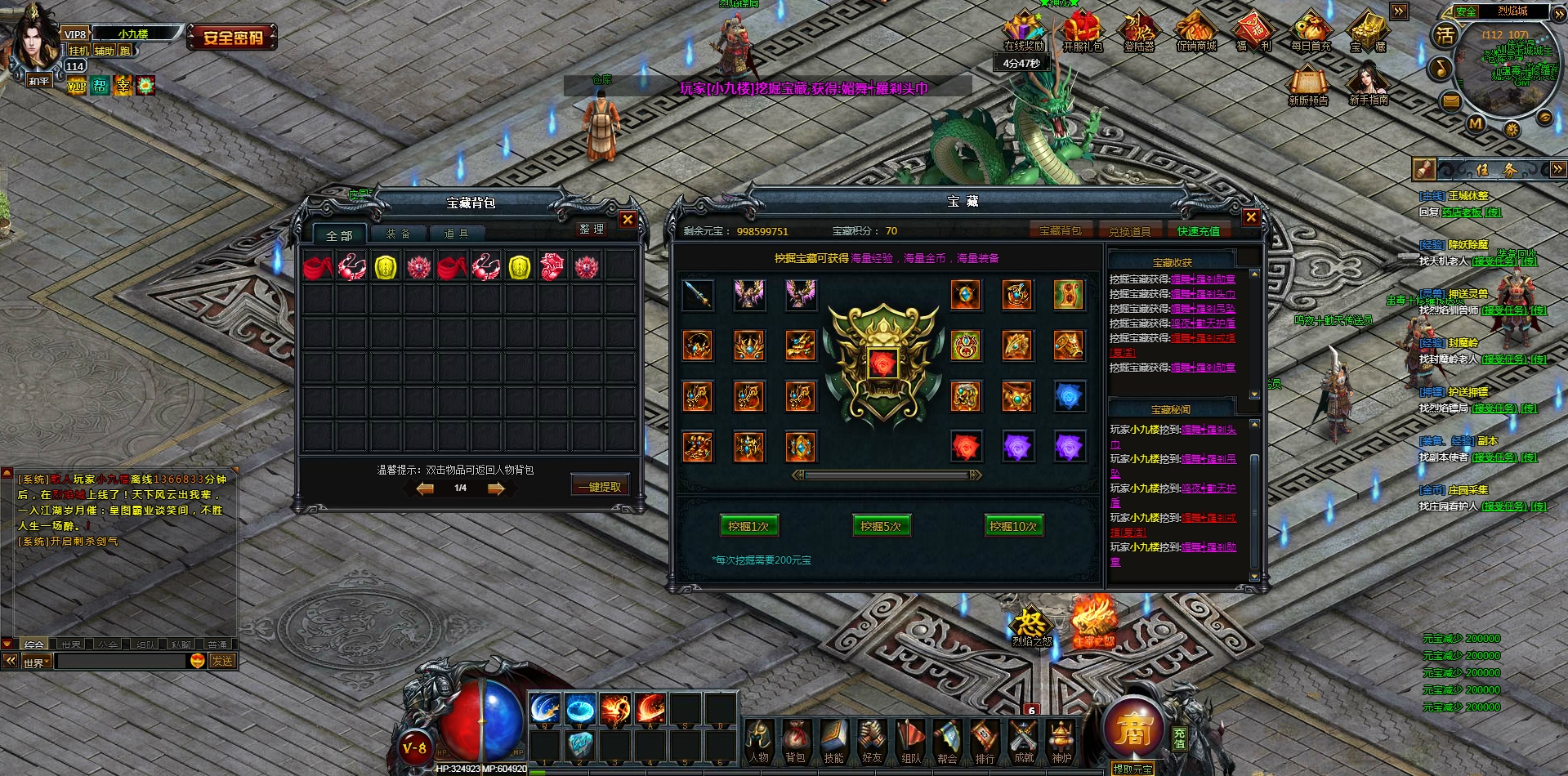Open the 技能 skills panel
Image resolution: width=1568 pixels, height=776 pixels.
pyautogui.click(x=833, y=743)
